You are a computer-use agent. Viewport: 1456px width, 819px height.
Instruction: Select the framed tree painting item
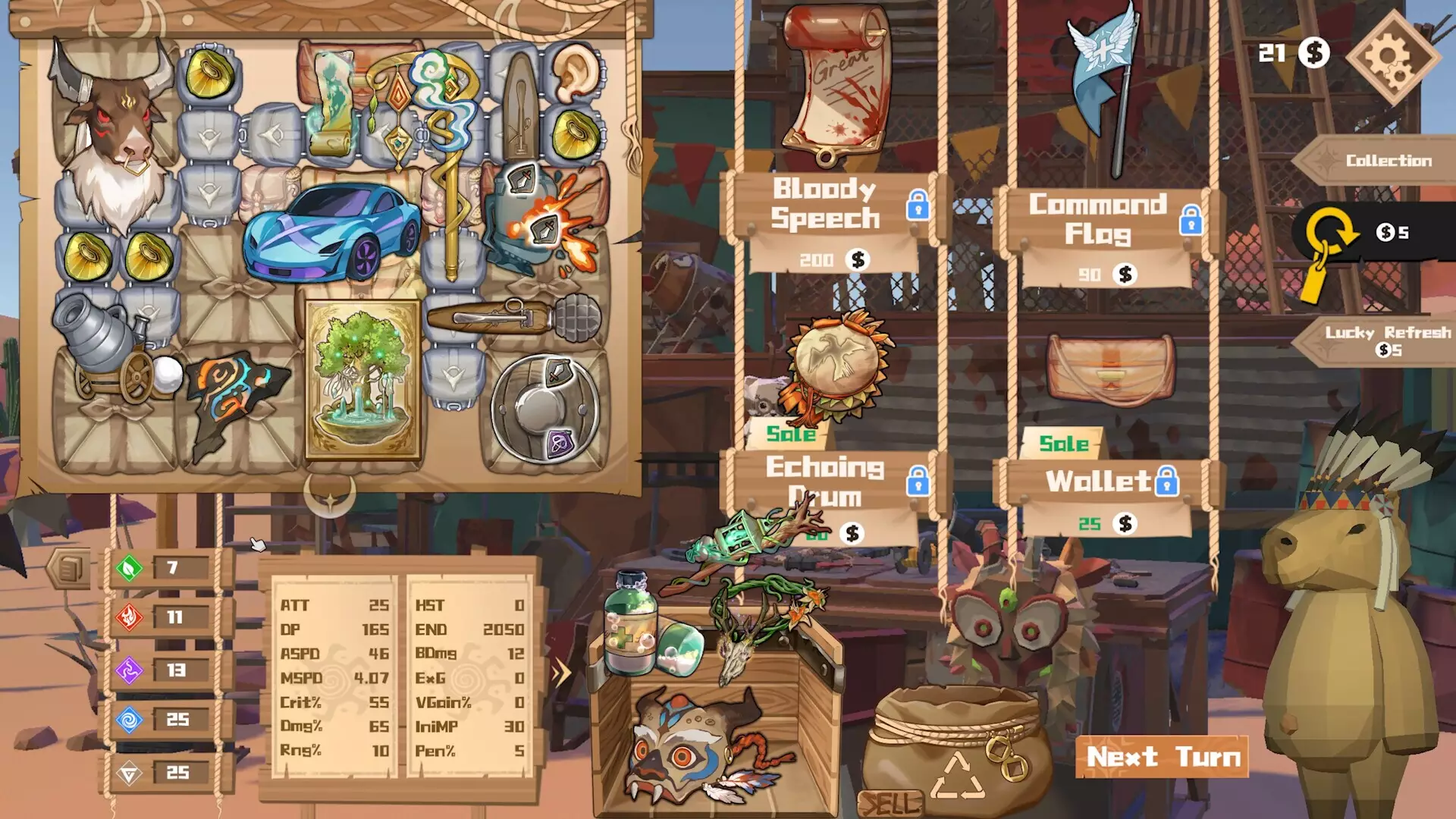coord(362,379)
